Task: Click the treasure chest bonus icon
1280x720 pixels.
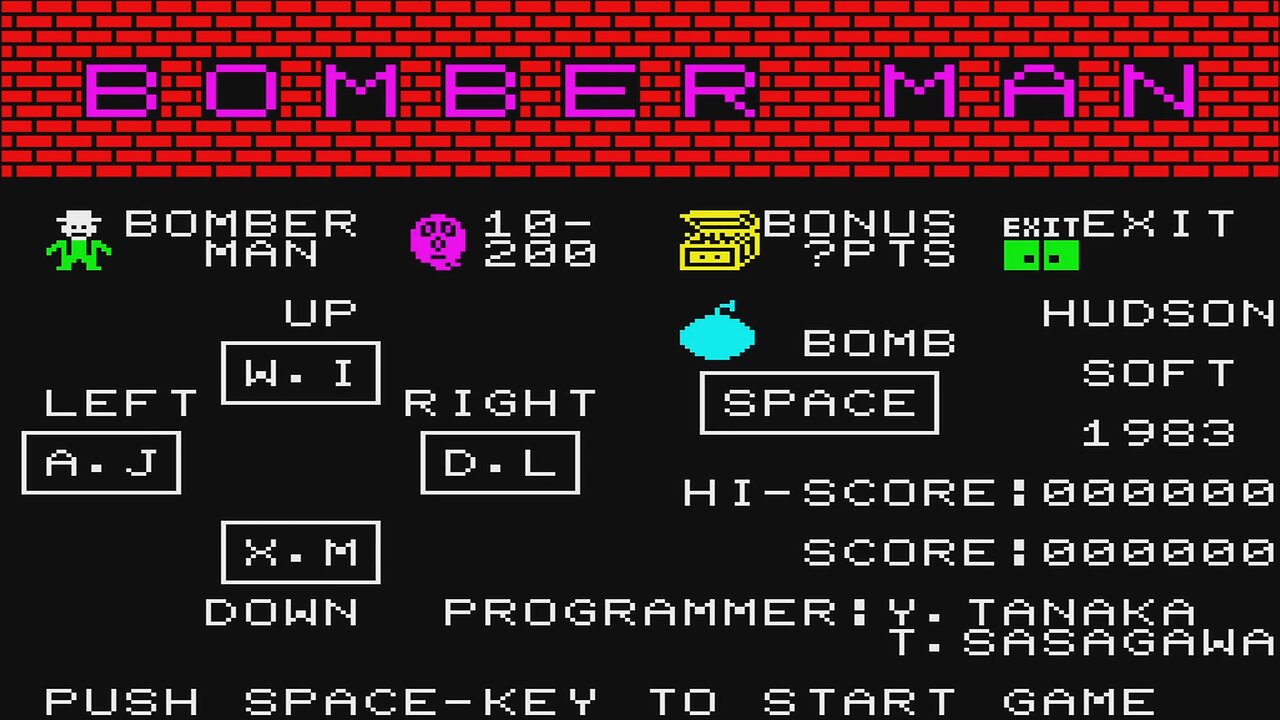Action: tap(718, 240)
